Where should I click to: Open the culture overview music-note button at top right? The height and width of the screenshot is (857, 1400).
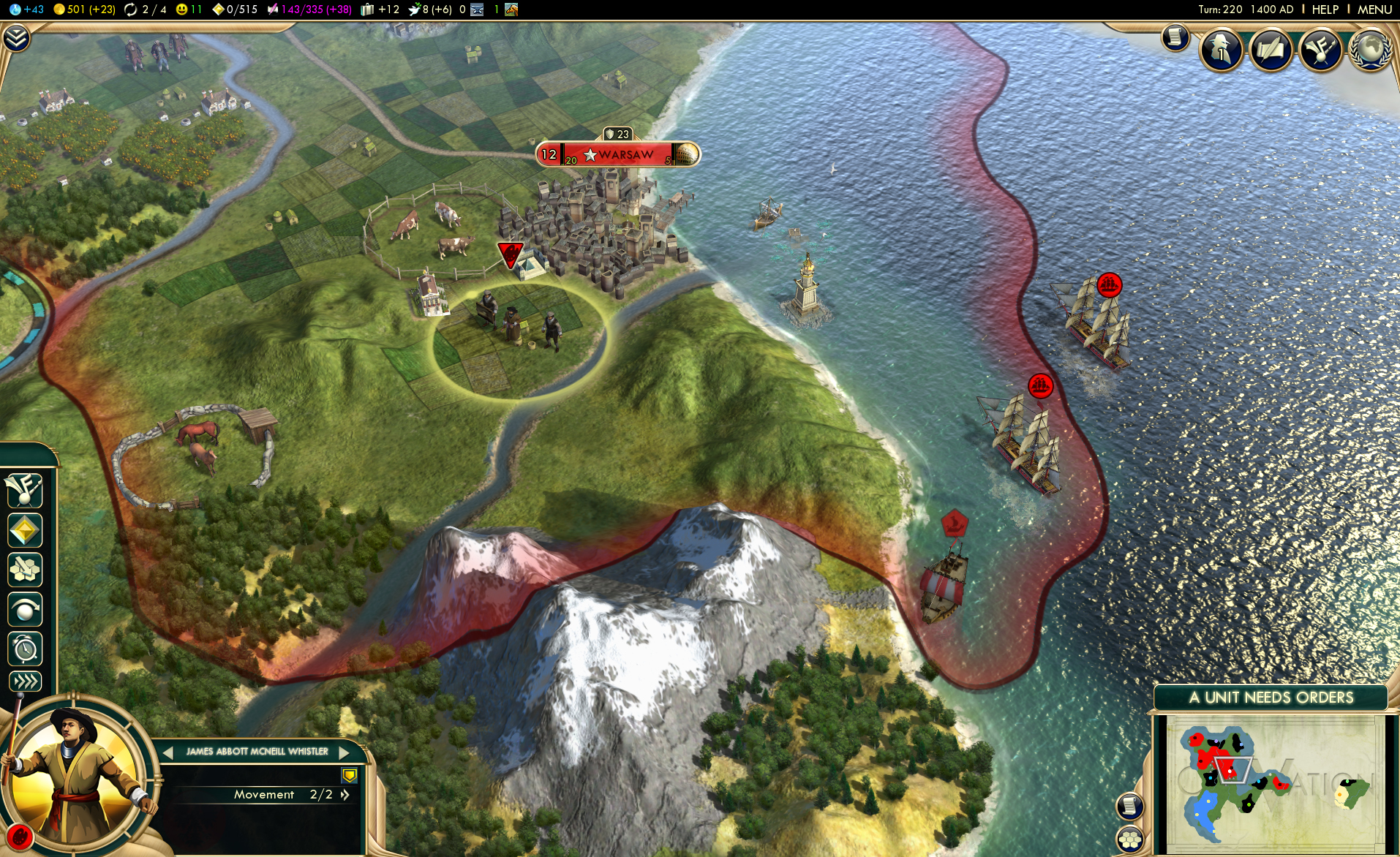(x=1320, y=50)
